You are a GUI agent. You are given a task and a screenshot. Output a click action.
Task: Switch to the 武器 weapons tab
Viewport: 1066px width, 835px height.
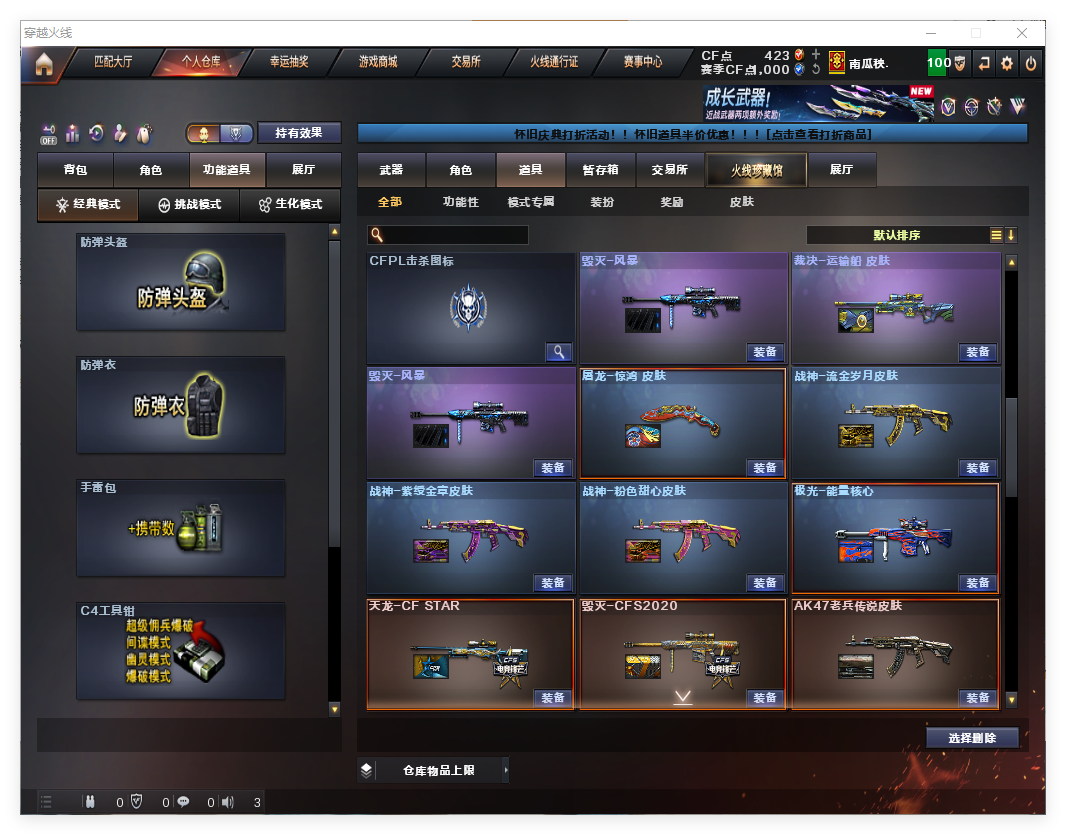pyautogui.click(x=391, y=170)
